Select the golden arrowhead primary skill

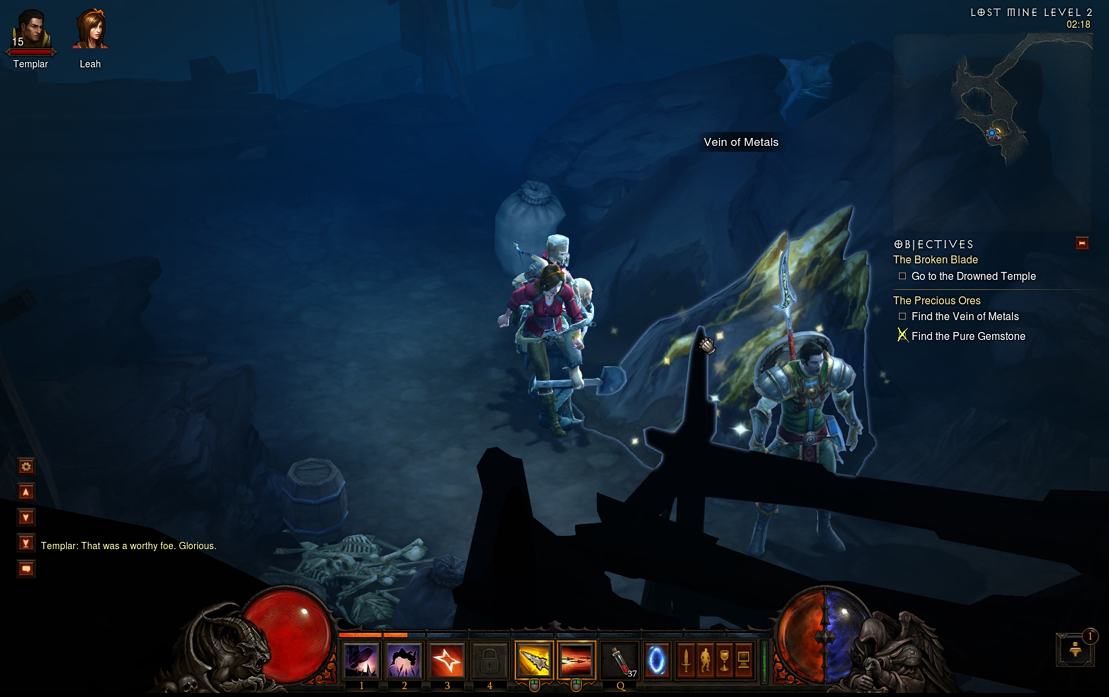(534, 660)
